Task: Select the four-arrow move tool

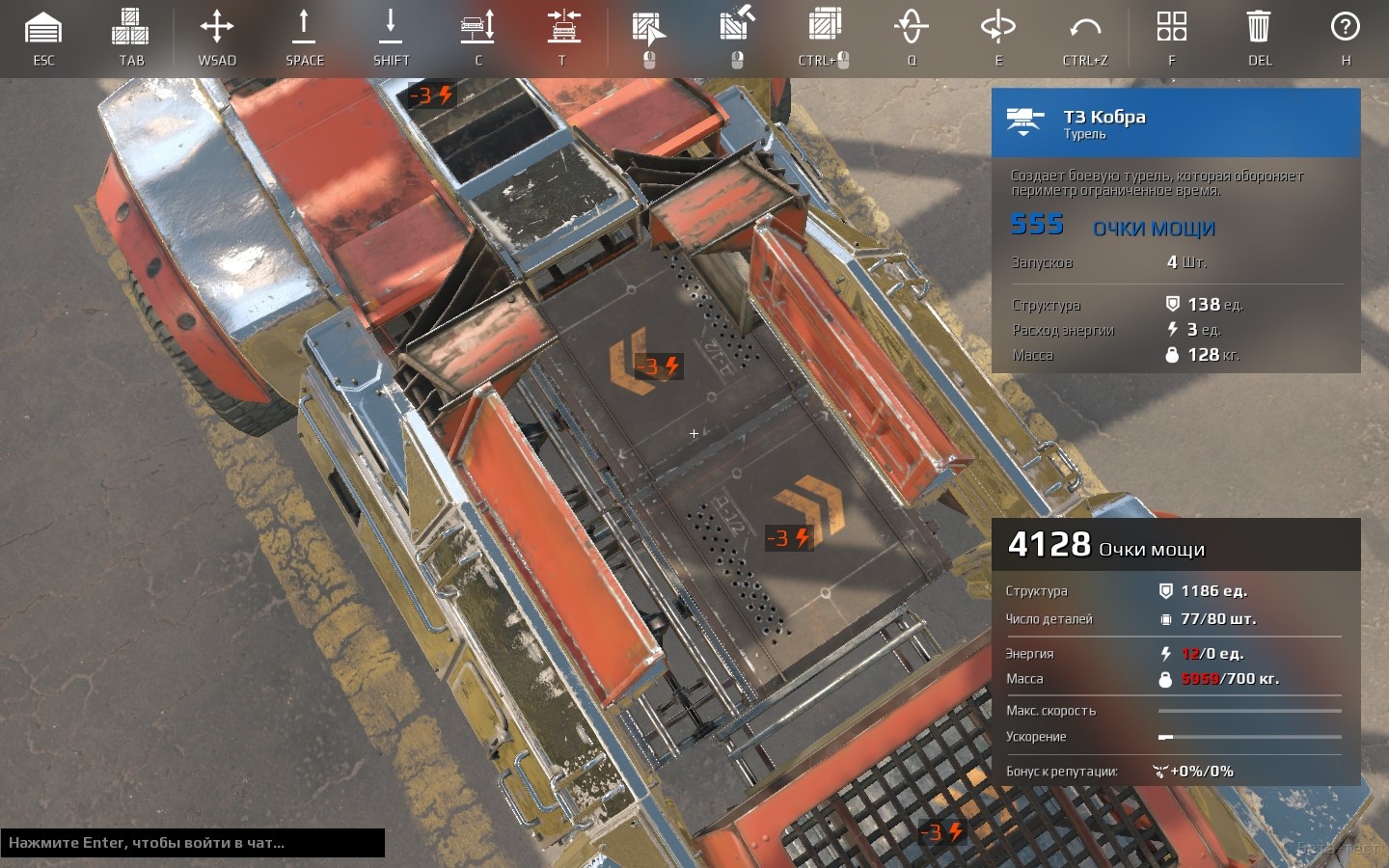Action: 217,27
